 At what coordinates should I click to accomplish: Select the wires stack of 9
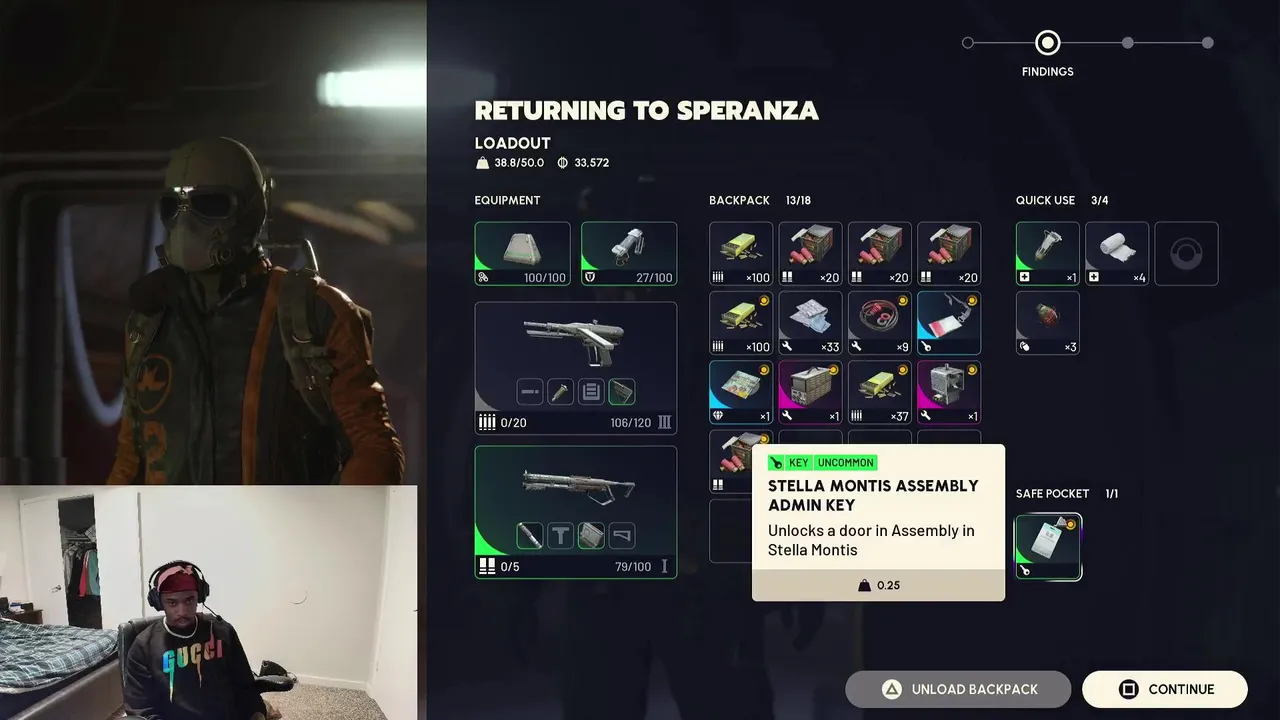click(x=880, y=323)
